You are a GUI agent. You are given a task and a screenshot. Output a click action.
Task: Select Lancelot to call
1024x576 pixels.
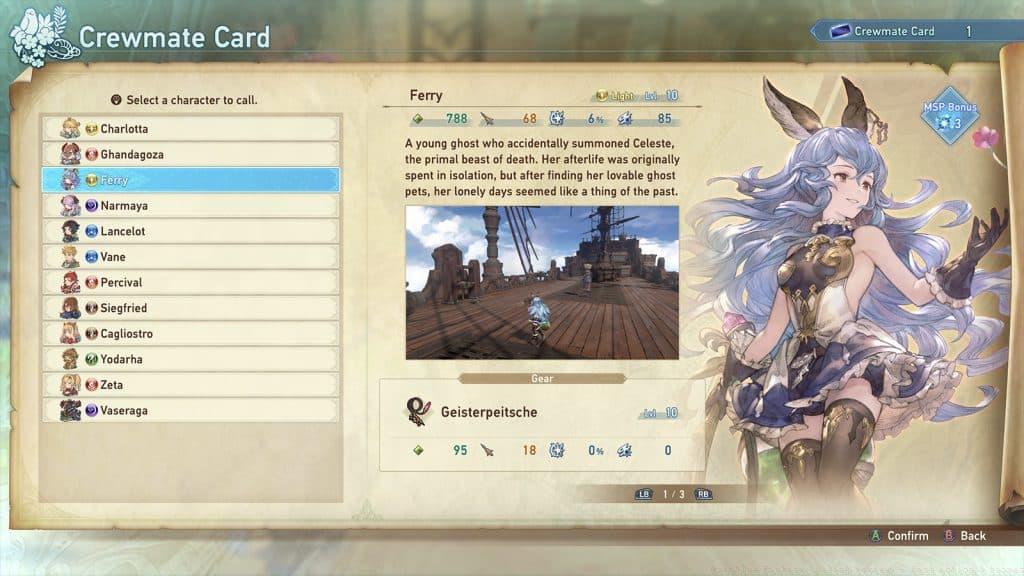(190, 231)
